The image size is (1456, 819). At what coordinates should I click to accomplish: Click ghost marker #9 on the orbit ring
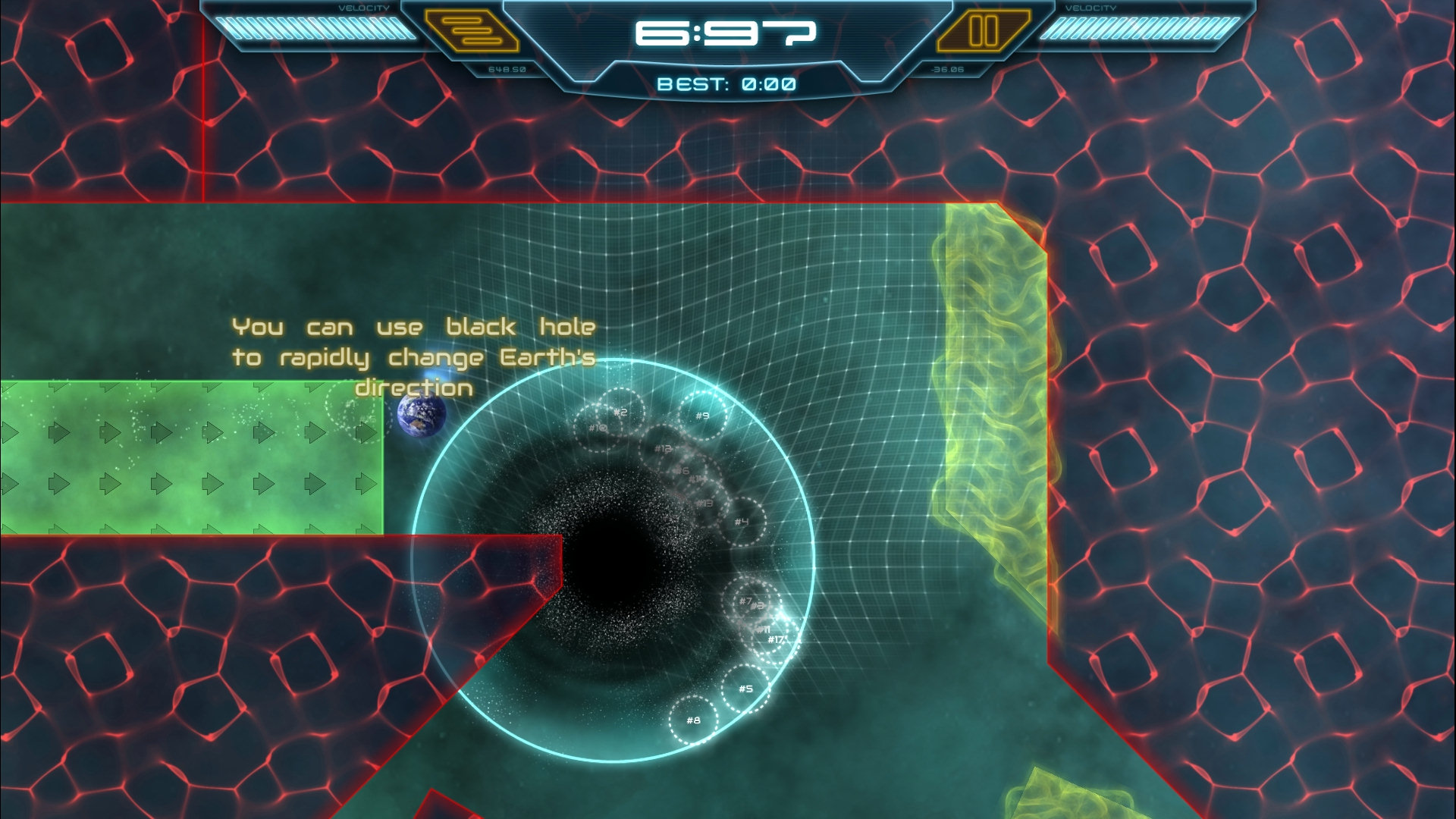tap(702, 413)
